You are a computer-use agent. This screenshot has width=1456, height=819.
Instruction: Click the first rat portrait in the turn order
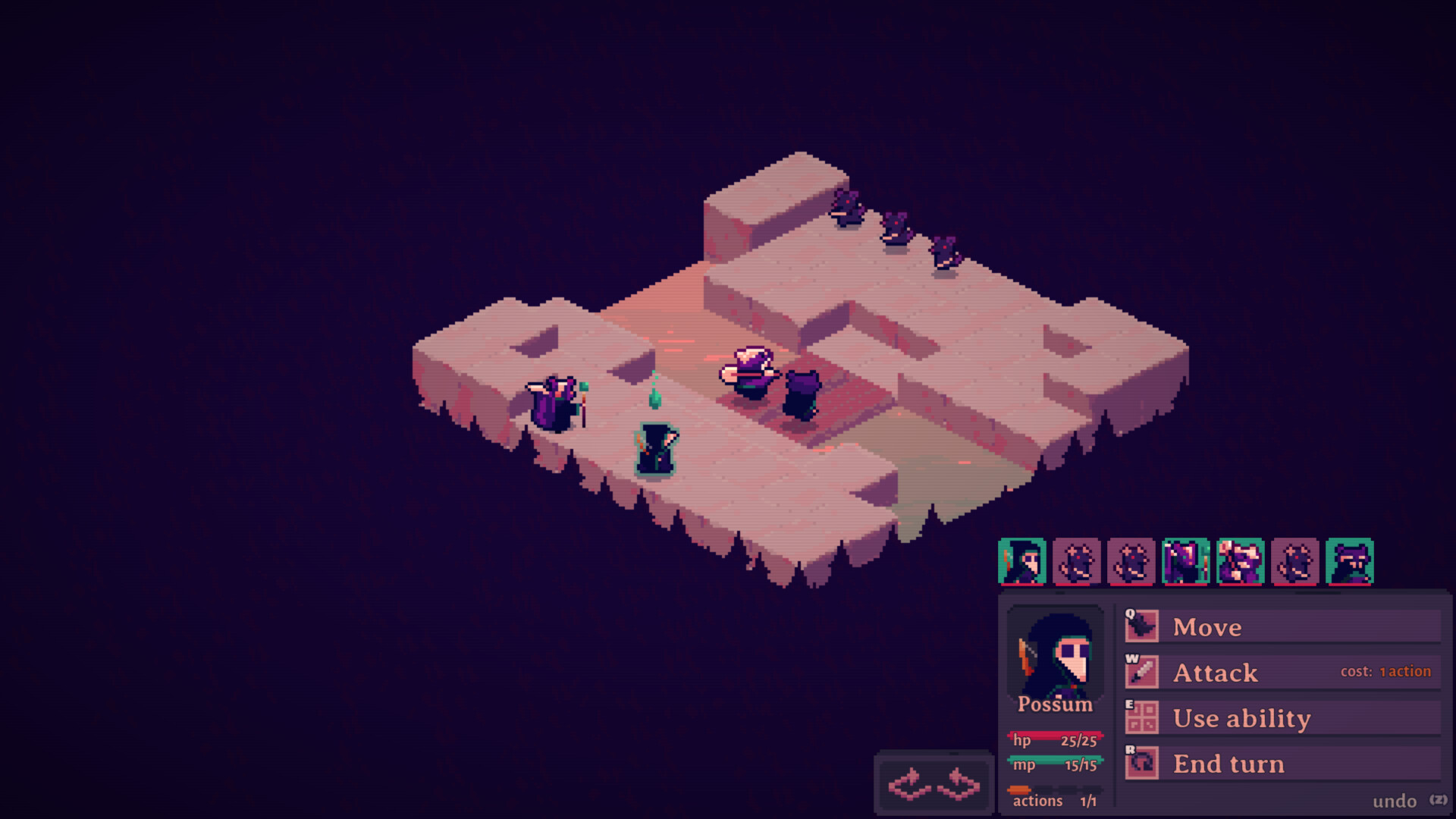[1078, 561]
